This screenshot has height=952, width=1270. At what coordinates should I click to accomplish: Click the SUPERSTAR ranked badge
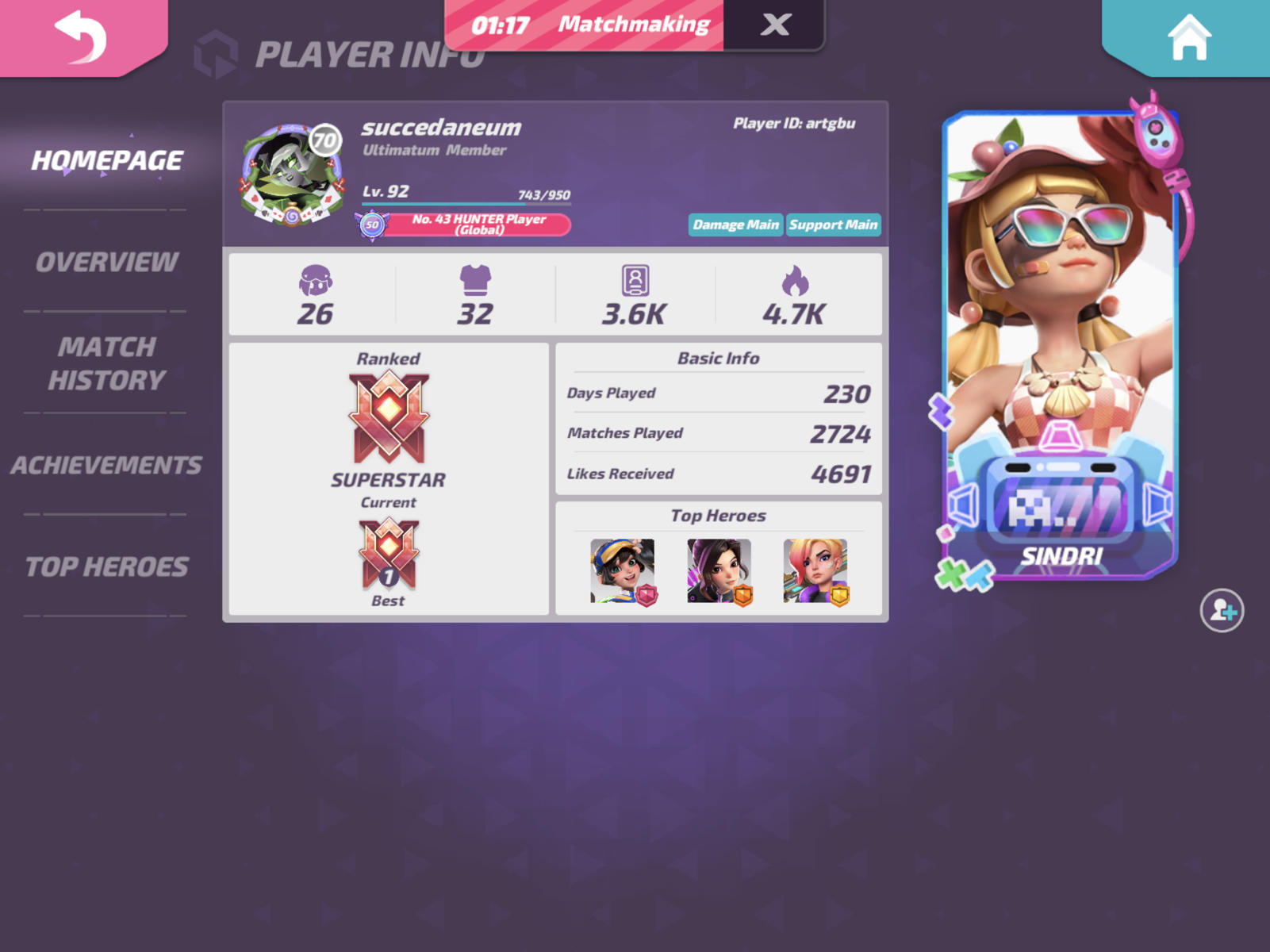point(388,418)
